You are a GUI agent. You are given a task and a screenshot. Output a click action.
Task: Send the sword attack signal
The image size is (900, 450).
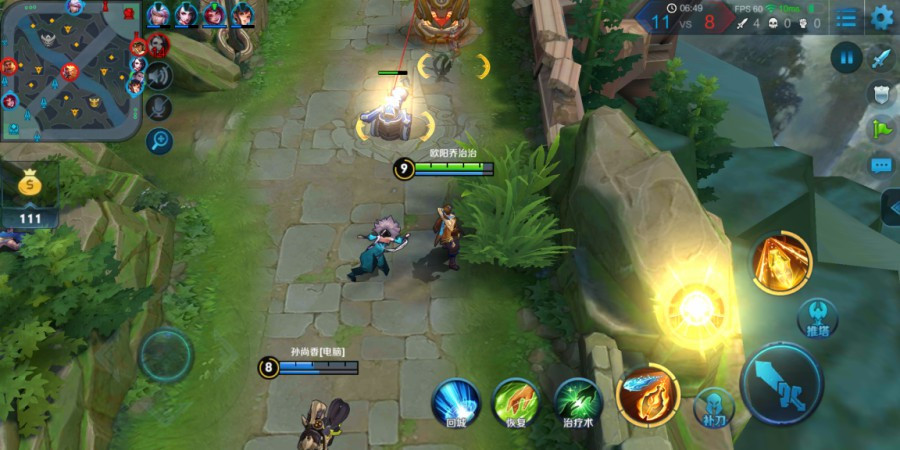pyautogui.click(x=881, y=58)
